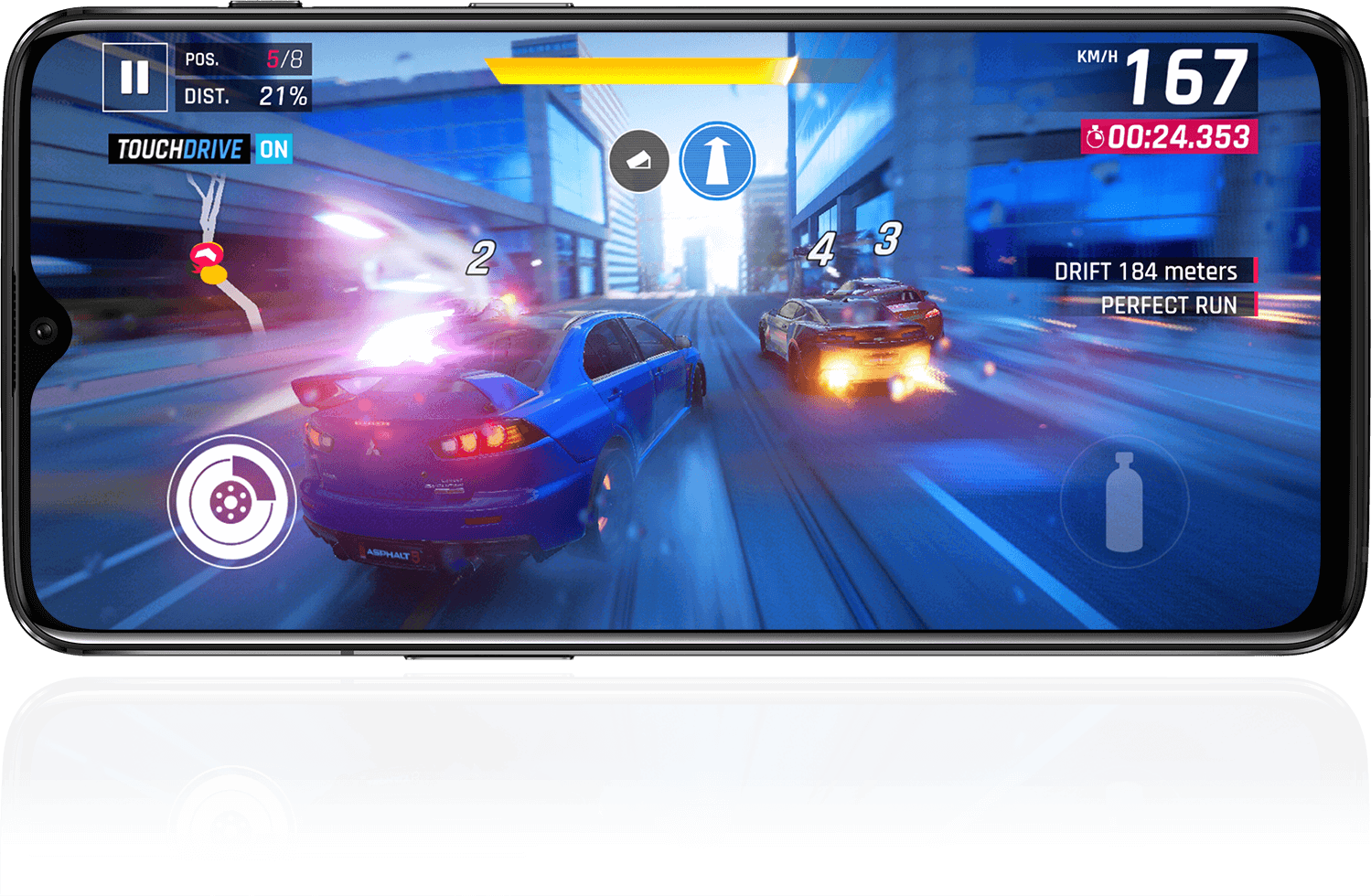
Task: Choose the straight-ahead arrow route
Action: [x=717, y=161]
